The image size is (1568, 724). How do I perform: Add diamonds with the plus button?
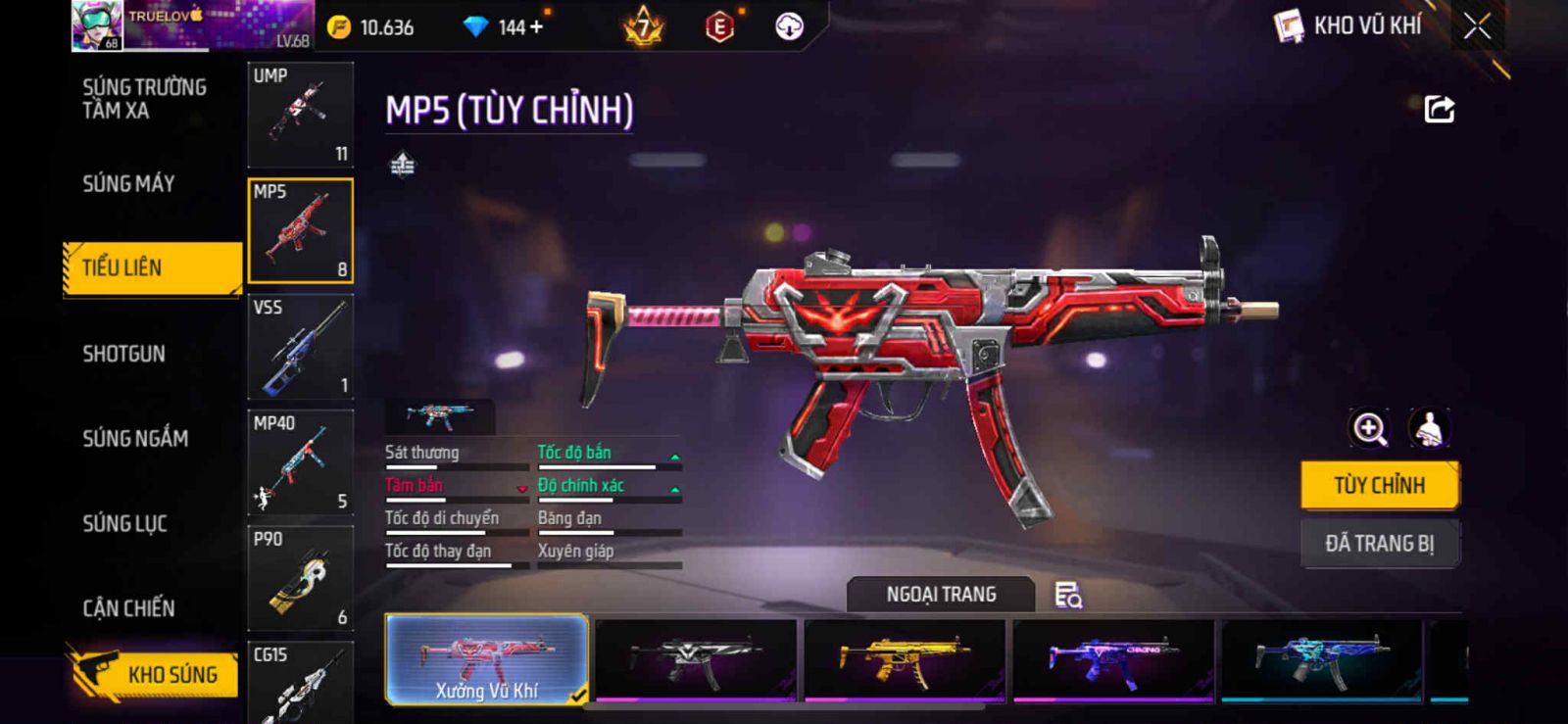click(x=536, y=27)
